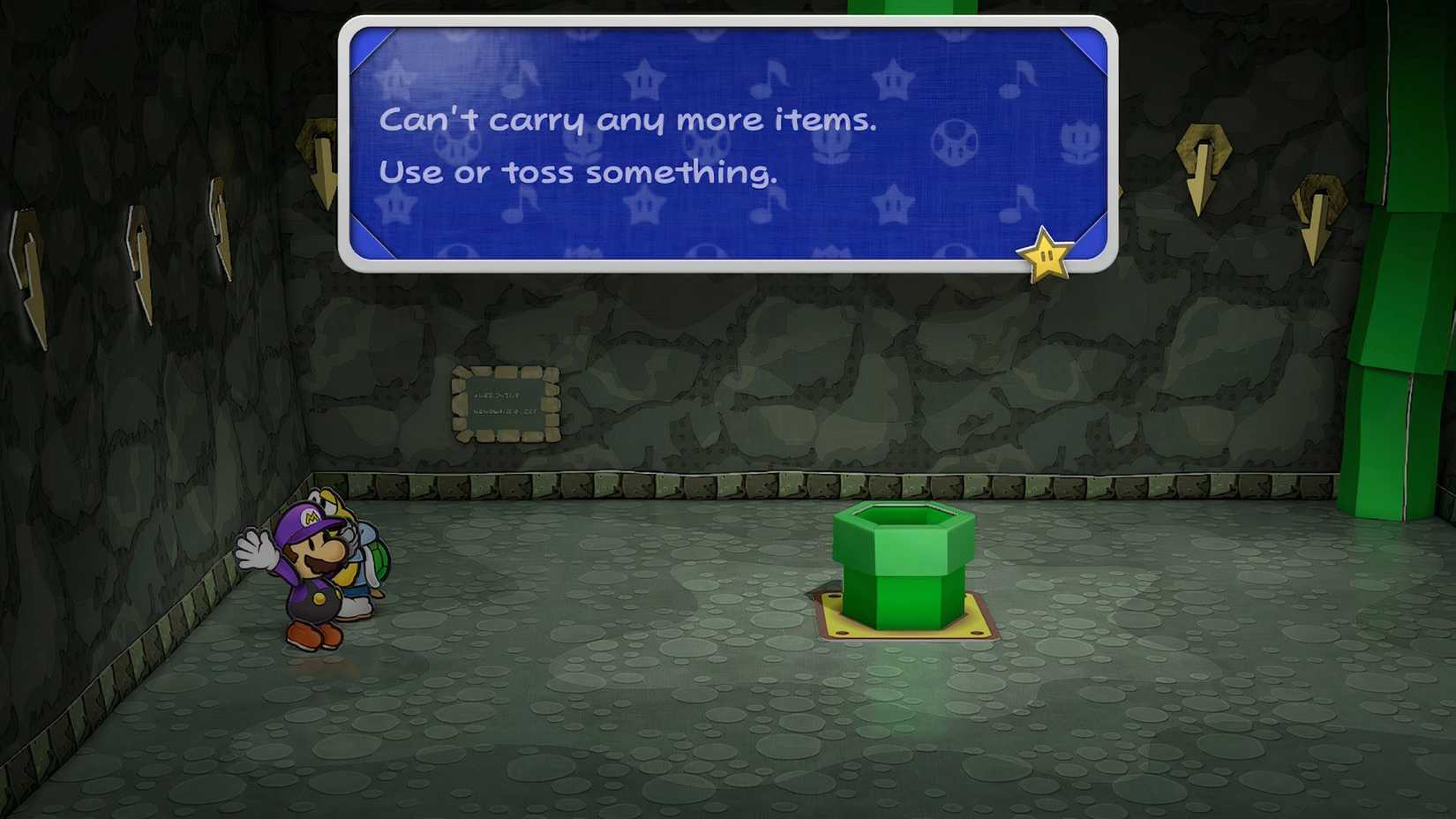The width and height of the screenshot is (1456, 819).
Task: Click the yellow star advance icon
Action: pos(1046,256)
